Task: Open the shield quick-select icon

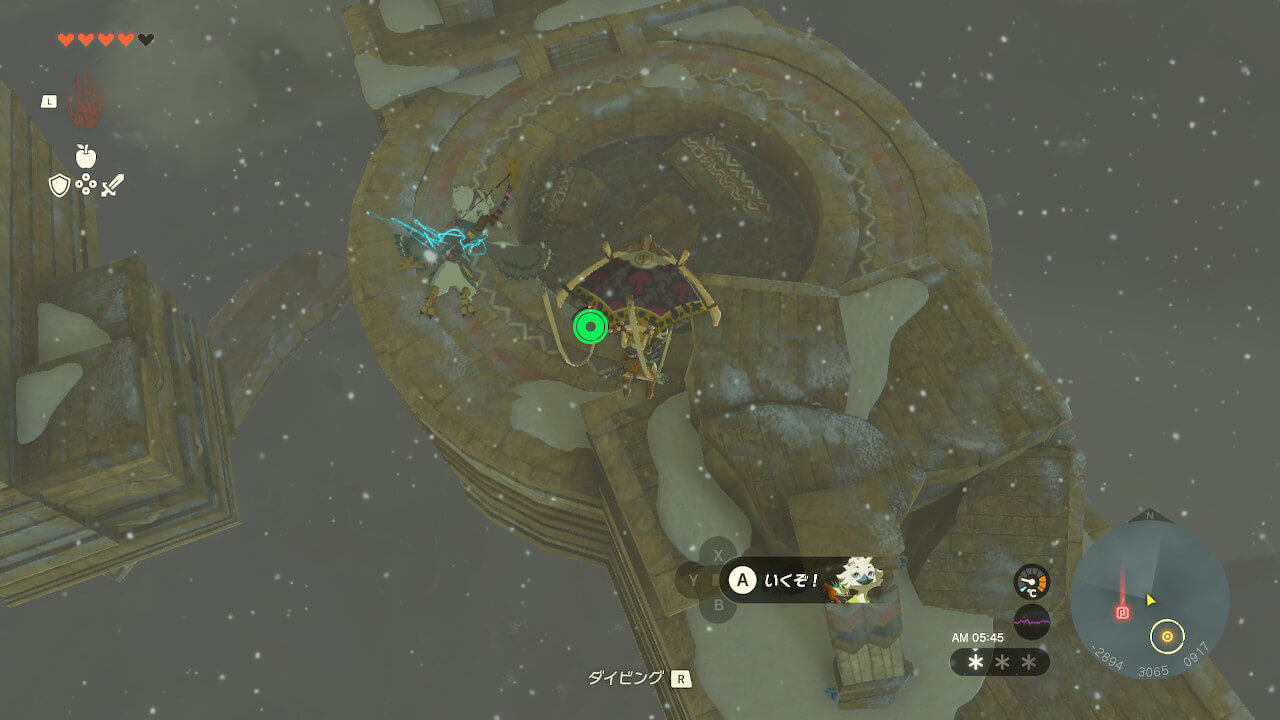Action: [59, 185]
